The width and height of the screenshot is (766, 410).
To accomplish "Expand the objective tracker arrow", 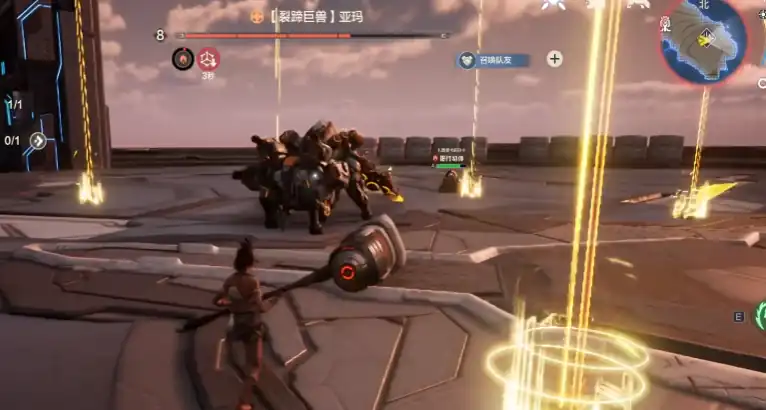I will click(38, 140).
